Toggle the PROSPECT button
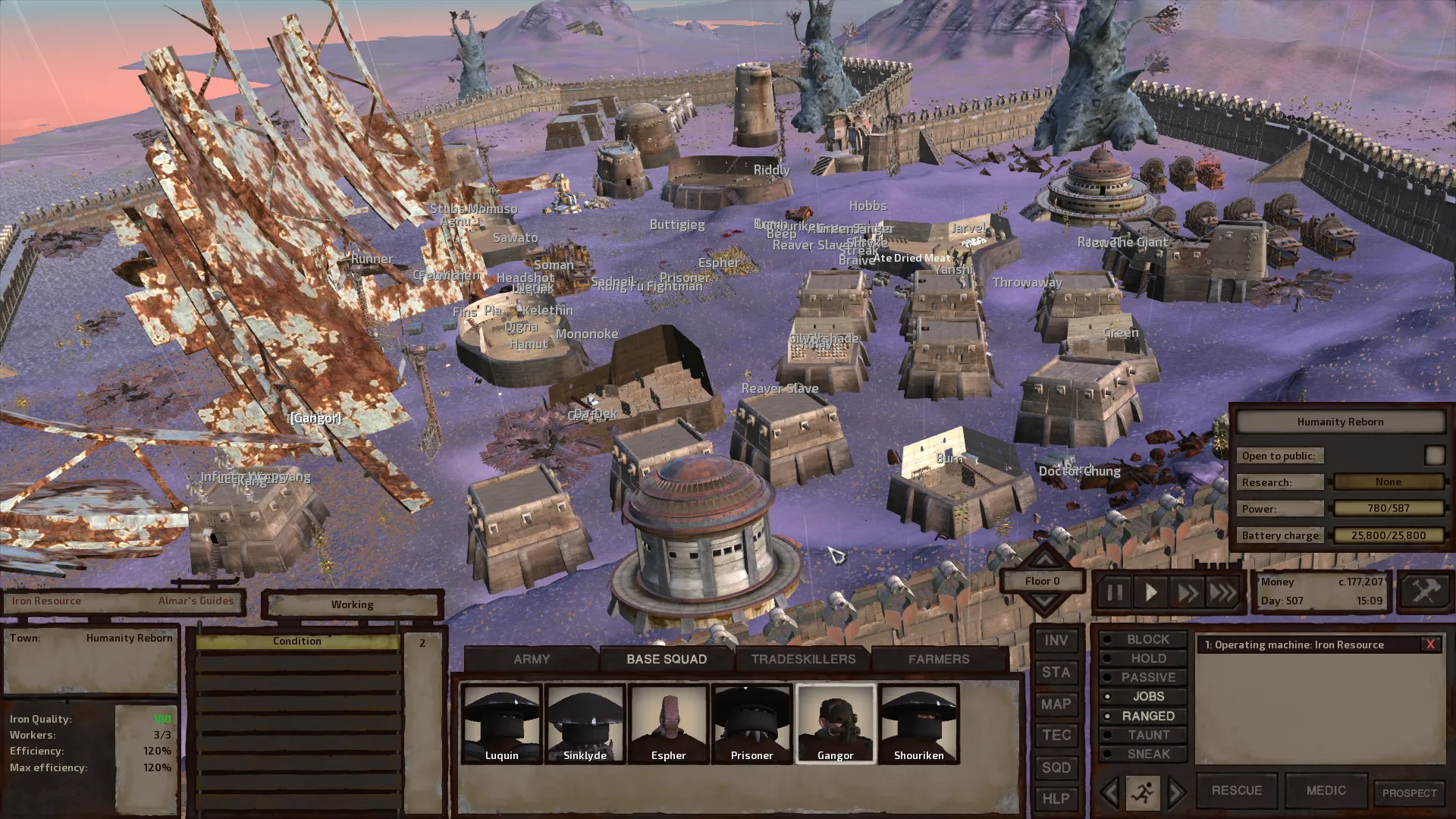The image size is (1456, 819). 1409,793
